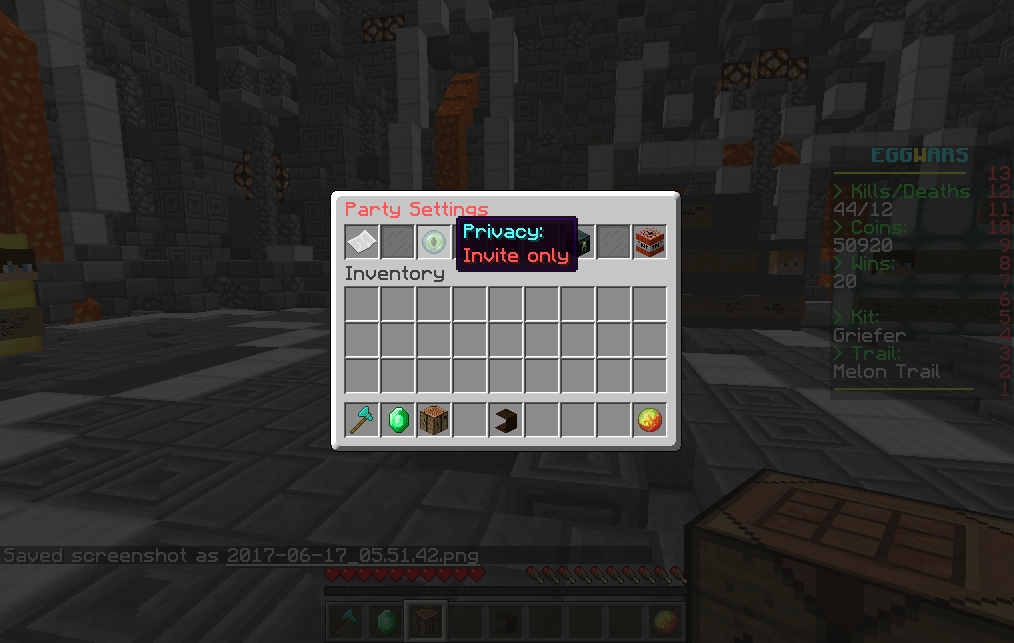The image size is (1014, 643).
Task: Toggle the eye of ender Privacy setting
Action: [x=434, y=241]
